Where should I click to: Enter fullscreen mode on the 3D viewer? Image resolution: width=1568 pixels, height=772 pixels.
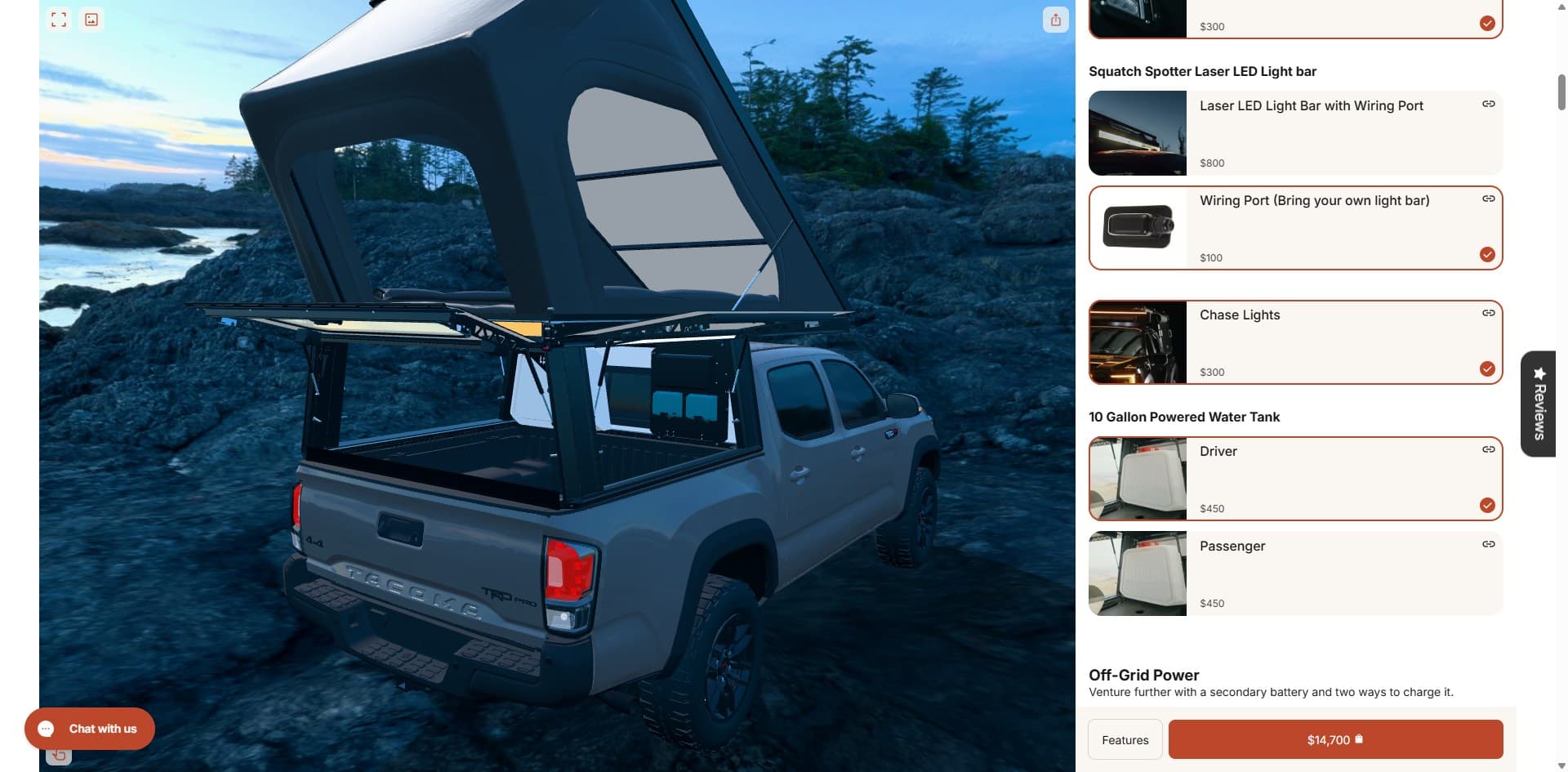tap(58, 19)
